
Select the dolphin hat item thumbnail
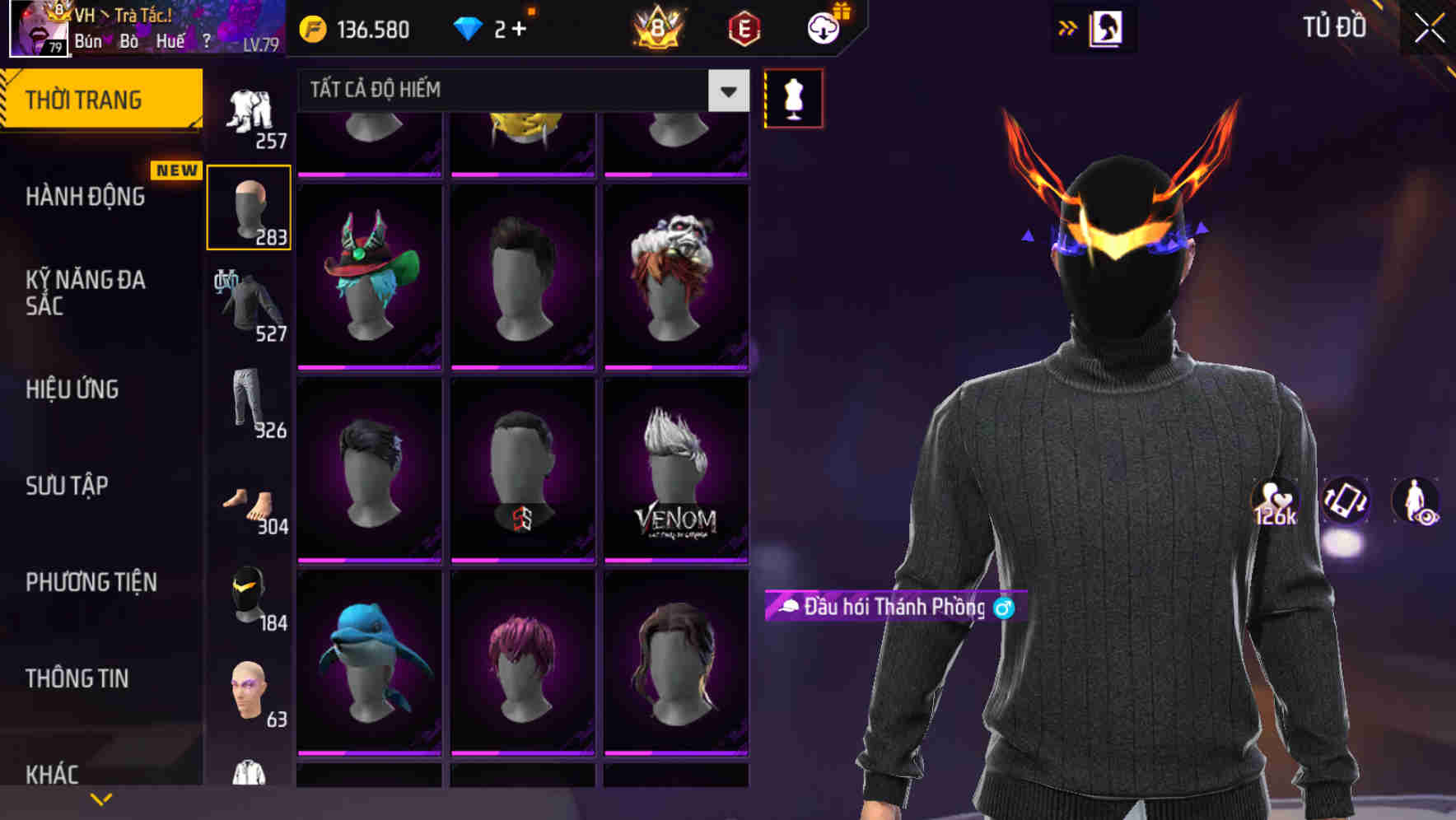tap(367, 667)
